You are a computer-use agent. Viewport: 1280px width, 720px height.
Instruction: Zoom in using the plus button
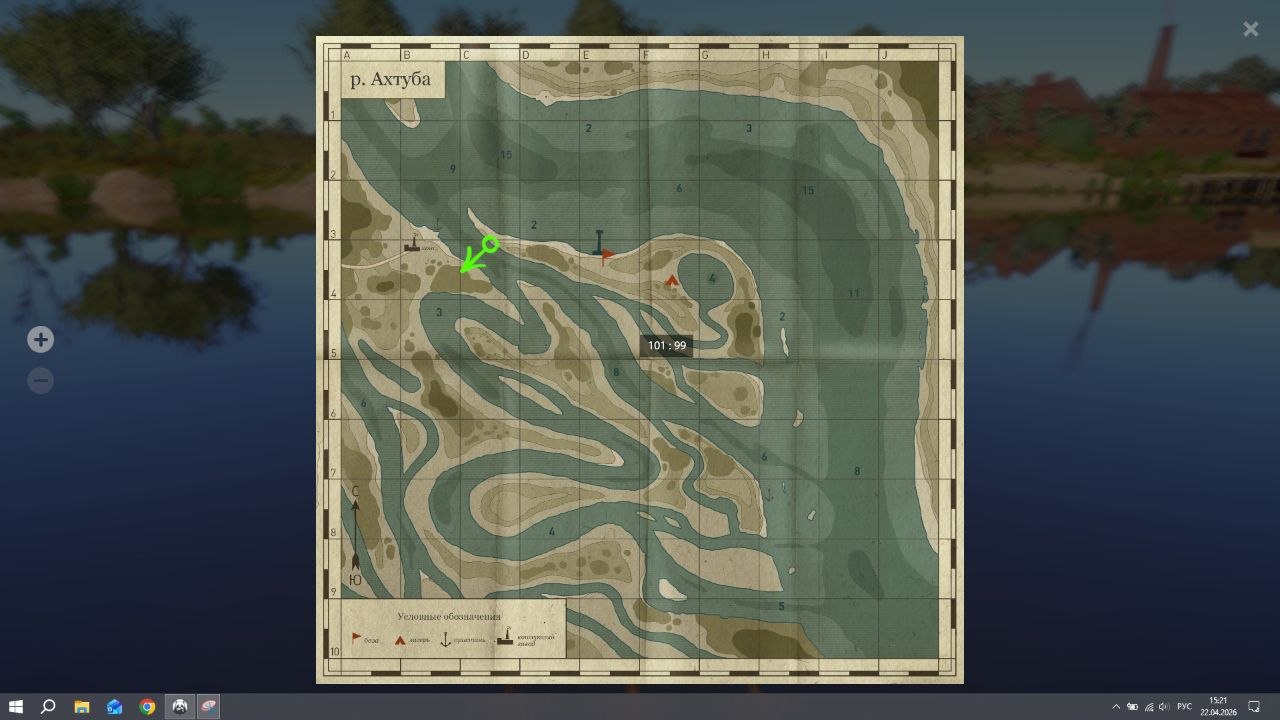[x=40, y=339]
